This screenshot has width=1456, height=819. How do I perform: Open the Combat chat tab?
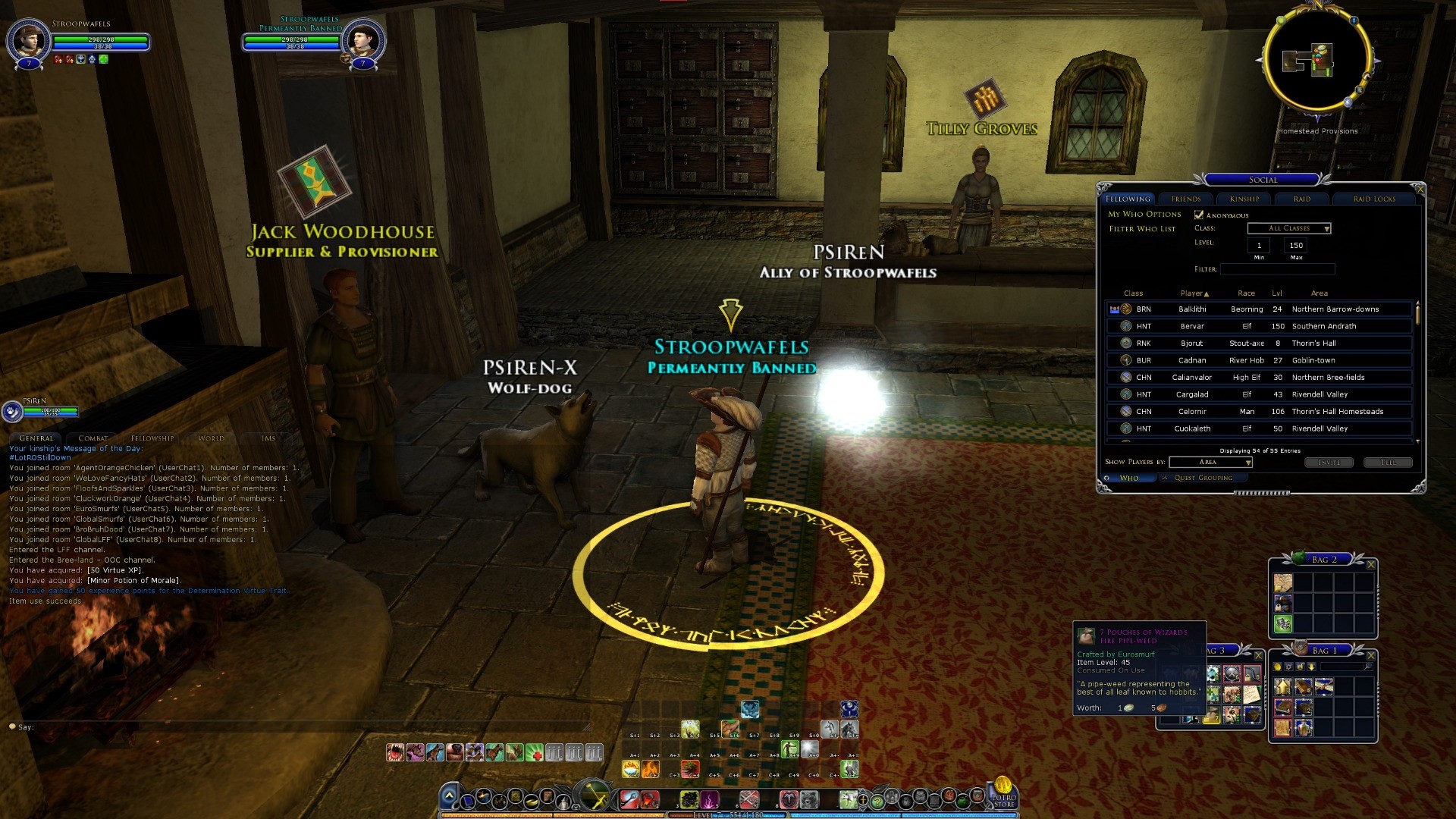pyautogui.click(x=93, y=438)
